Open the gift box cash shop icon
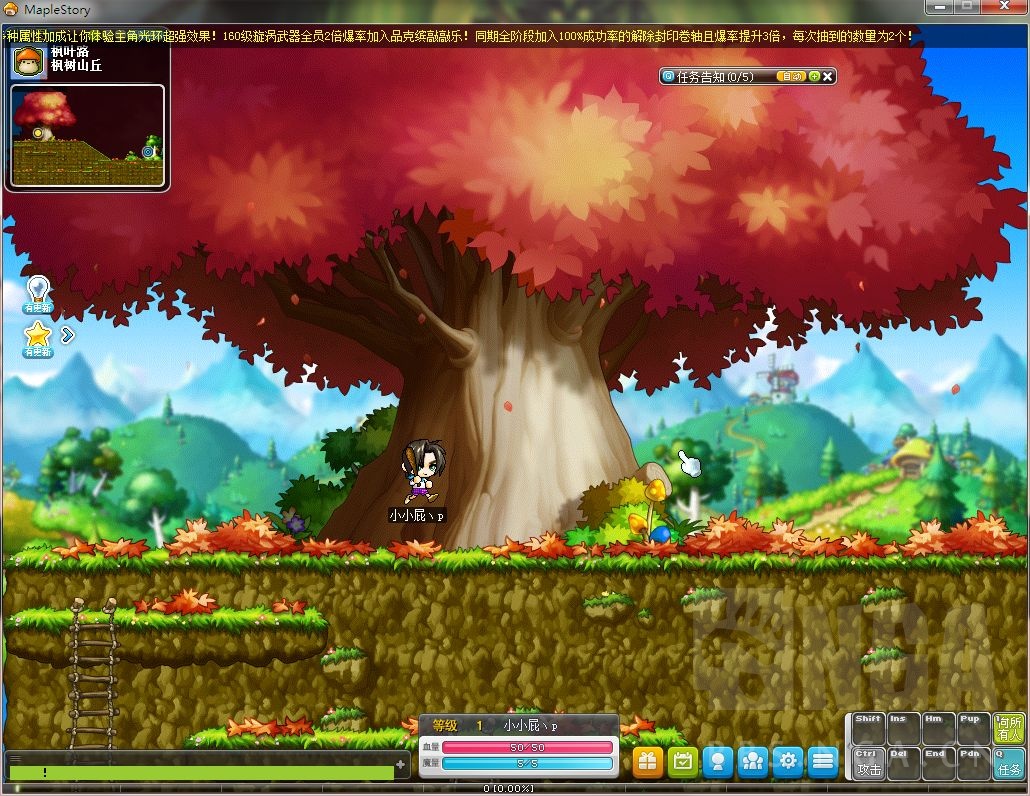The height and width of the screenshot is (796, 1030). 647,762
